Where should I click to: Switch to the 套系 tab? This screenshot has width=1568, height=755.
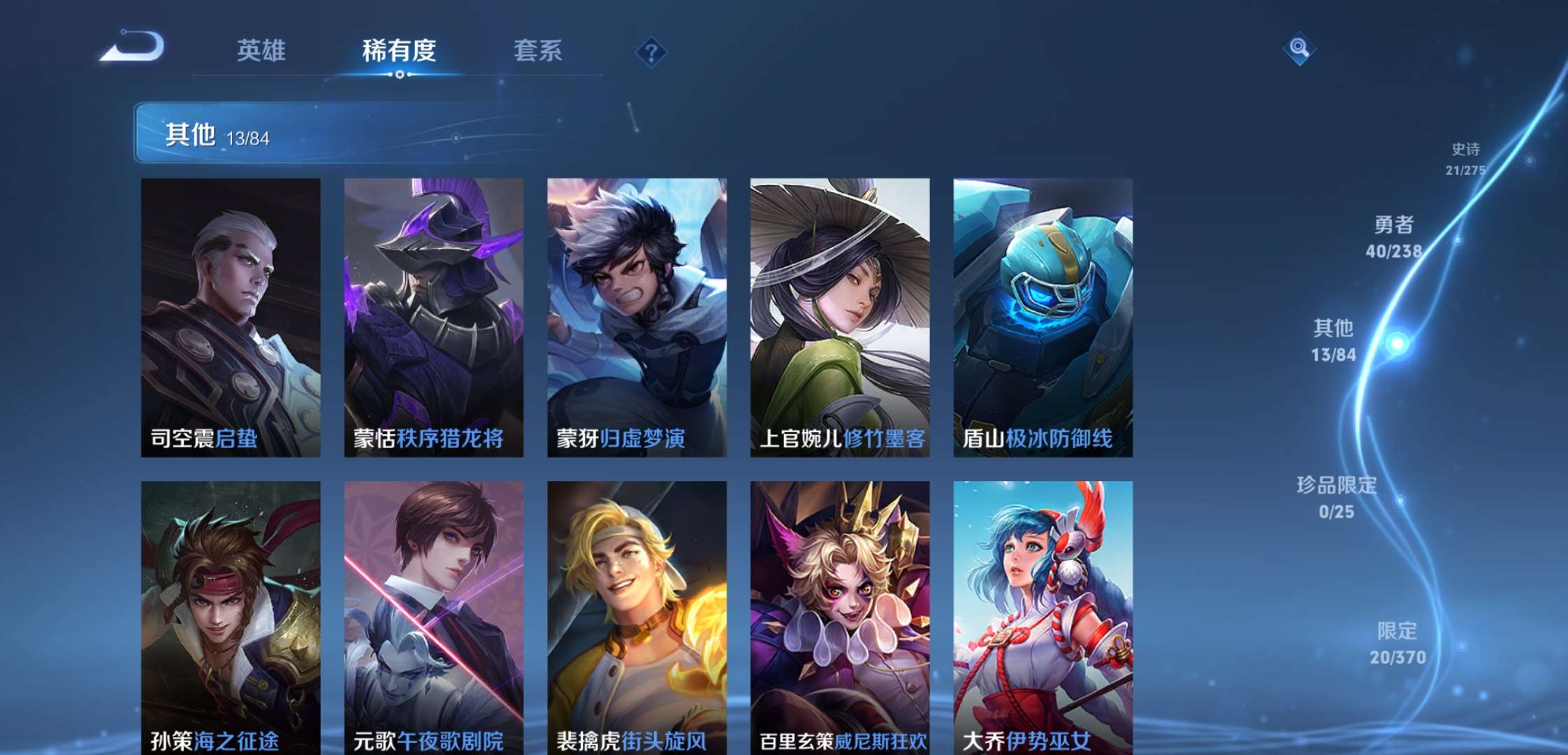[539, 50]
